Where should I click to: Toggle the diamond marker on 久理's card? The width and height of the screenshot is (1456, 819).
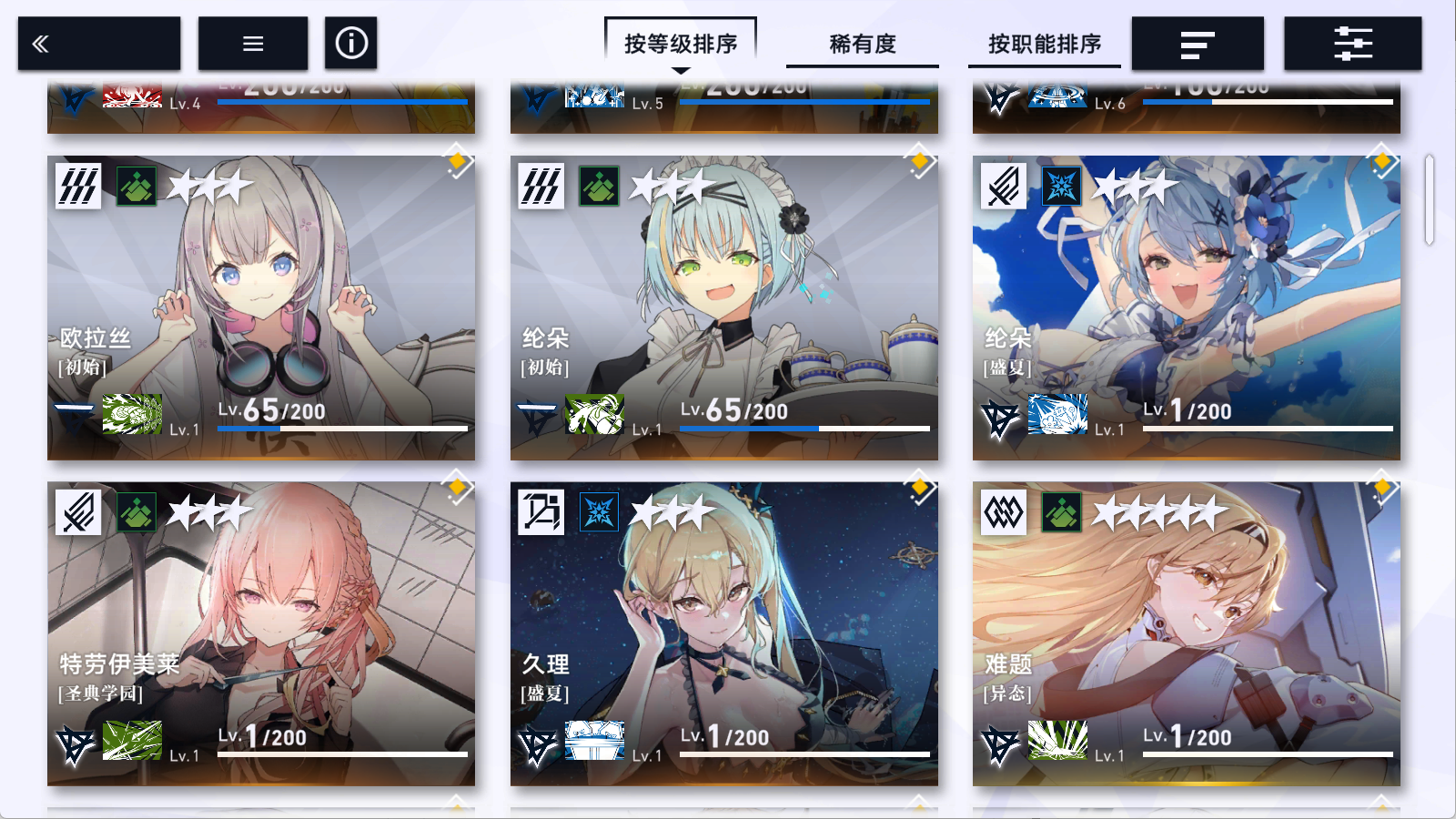(921, 488)
